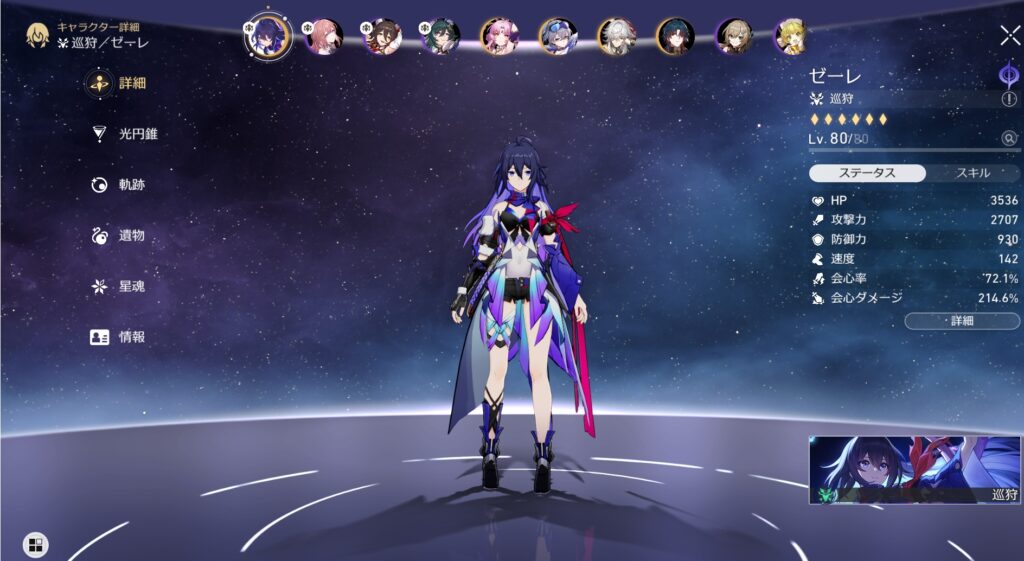Viewport: 1024px width, 561px height.
Task: Open the light cone thumbnail labeled 巡狩
Action: [914, 469]
